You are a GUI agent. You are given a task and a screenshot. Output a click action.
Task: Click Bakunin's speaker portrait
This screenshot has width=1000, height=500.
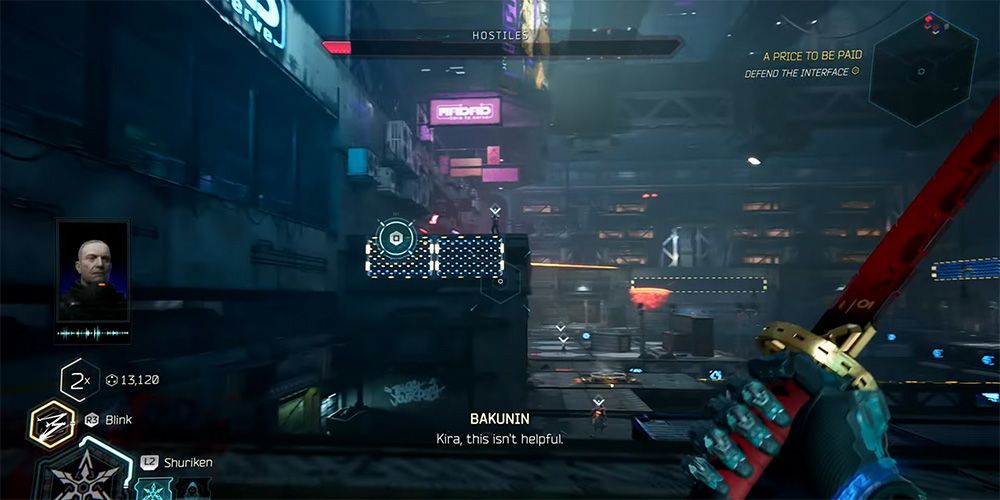point(93,270)
